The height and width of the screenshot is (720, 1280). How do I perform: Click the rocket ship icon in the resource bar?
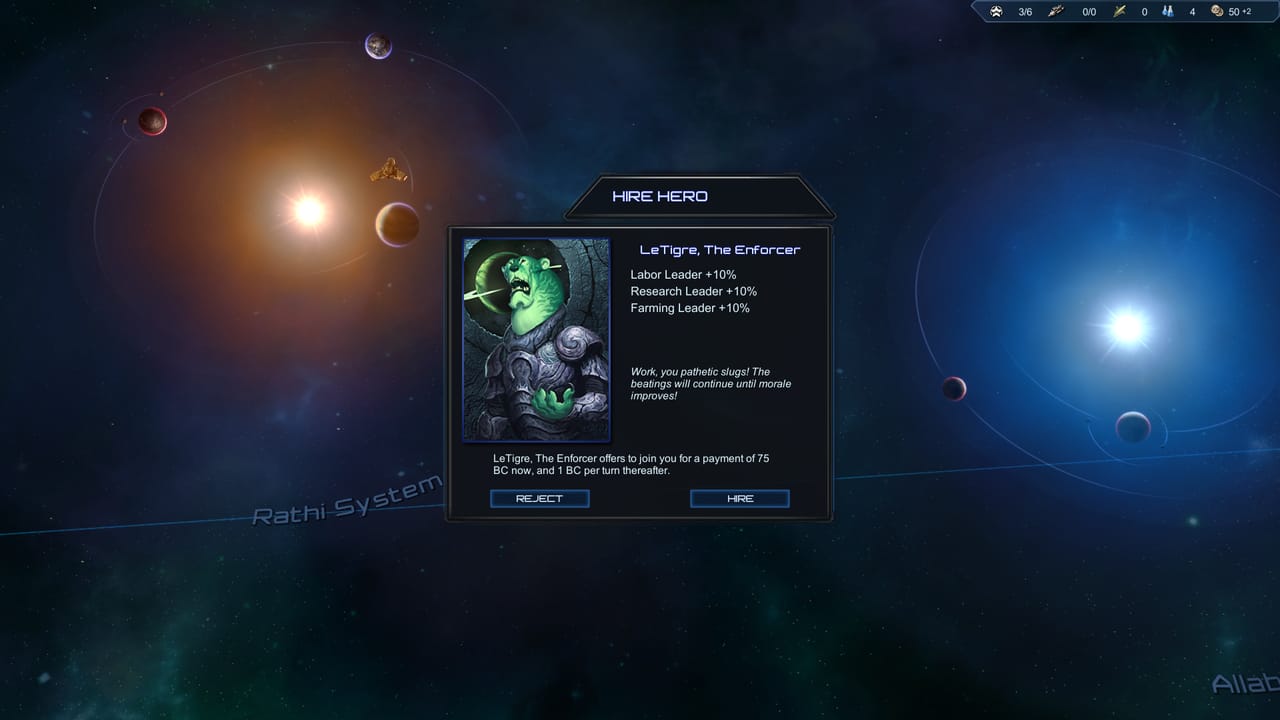coord(1056,11)
